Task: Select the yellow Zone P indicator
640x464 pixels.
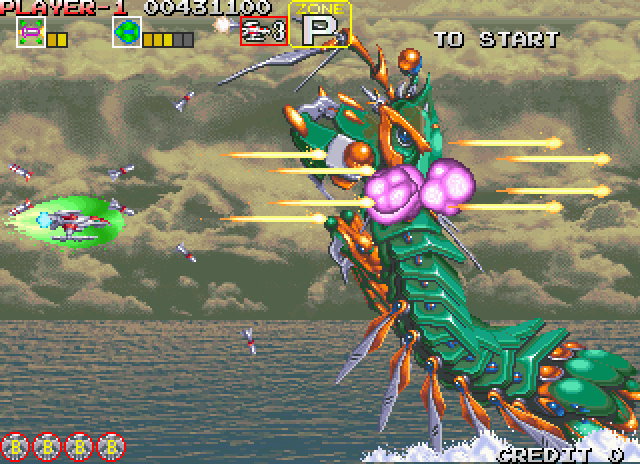Action: click(319, 25)
